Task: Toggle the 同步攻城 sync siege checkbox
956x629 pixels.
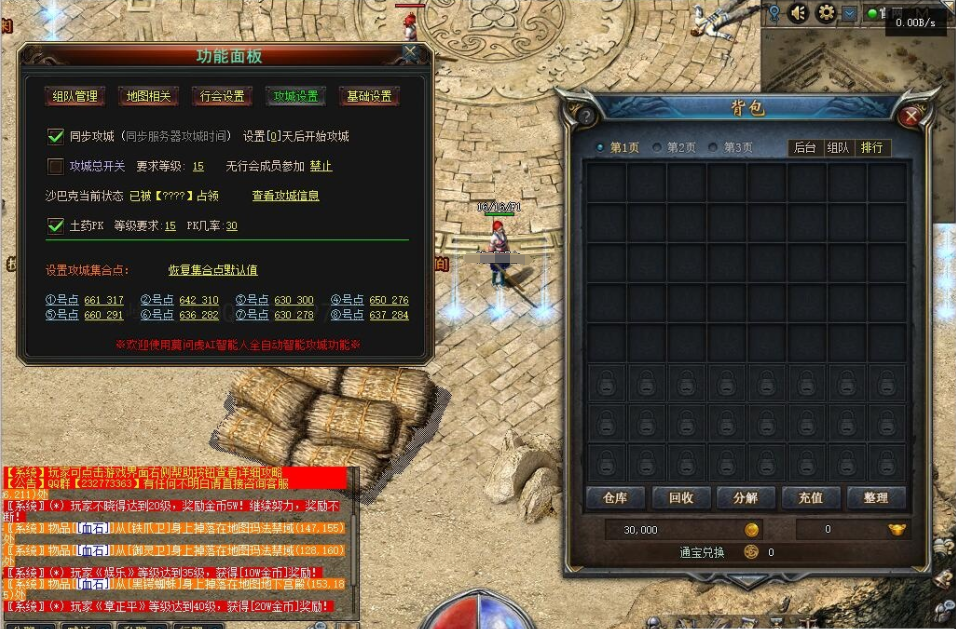Action: [x=56, y=136]
